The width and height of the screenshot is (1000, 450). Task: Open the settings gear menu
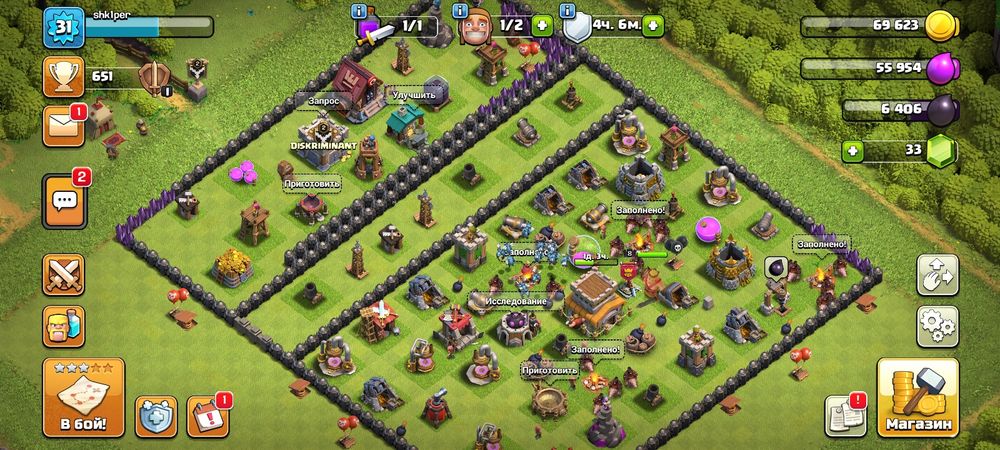pos(937,325)
